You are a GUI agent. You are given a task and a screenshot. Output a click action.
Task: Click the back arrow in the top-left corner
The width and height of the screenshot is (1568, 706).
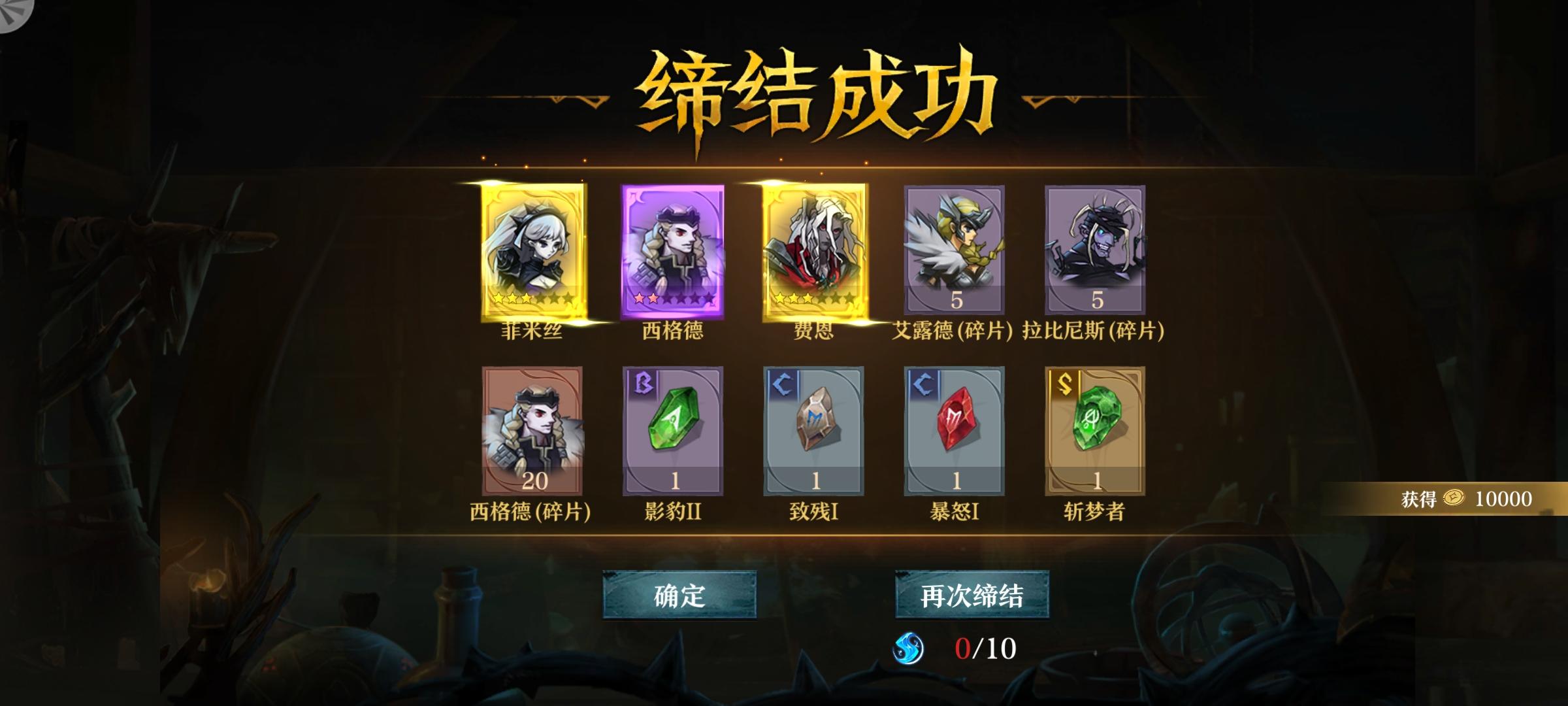point(12,12)
